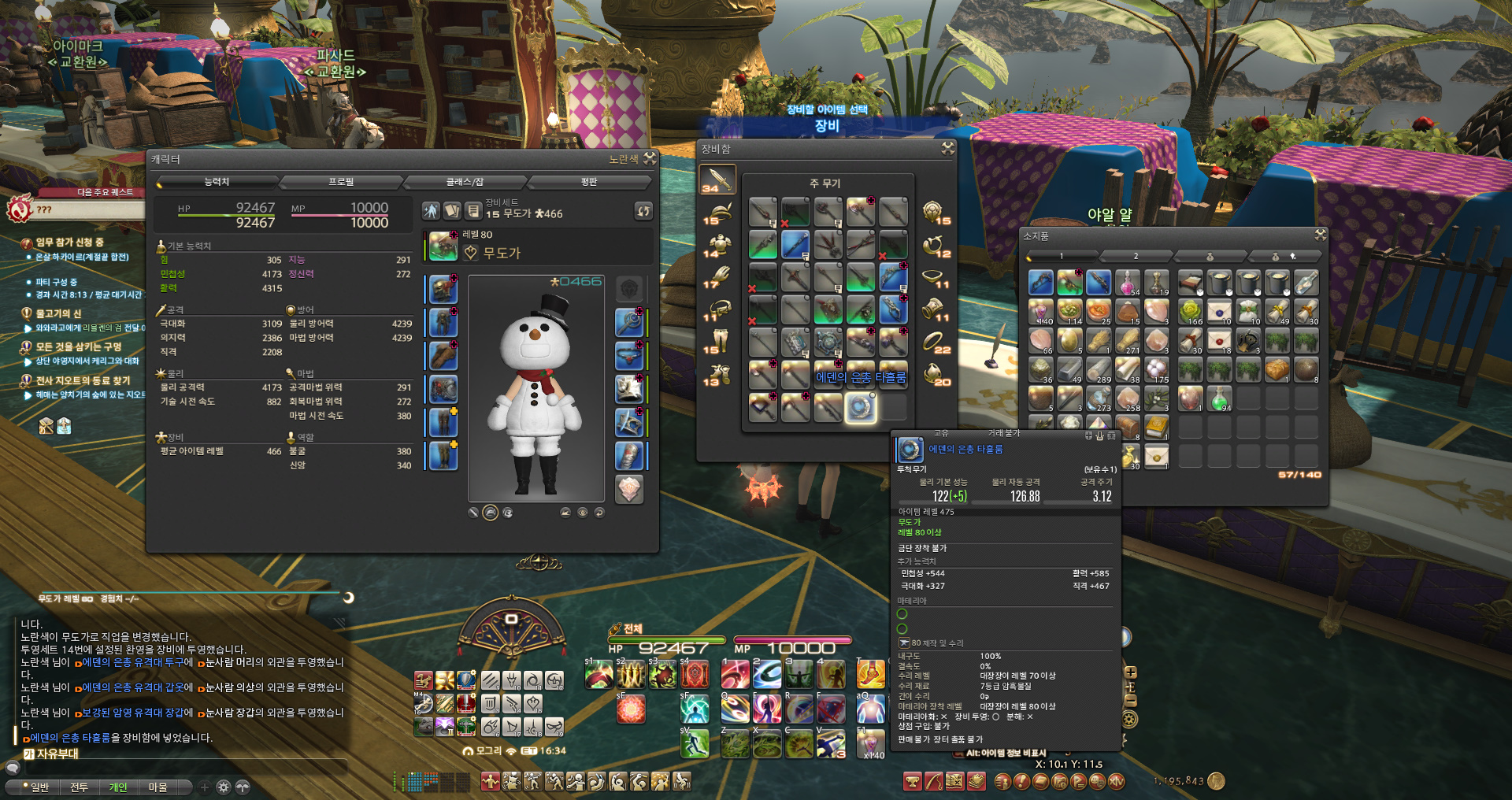The image size is (1512, 800).
Task: Switch to the 프로필 tab
Action: (x=341, y=182)
